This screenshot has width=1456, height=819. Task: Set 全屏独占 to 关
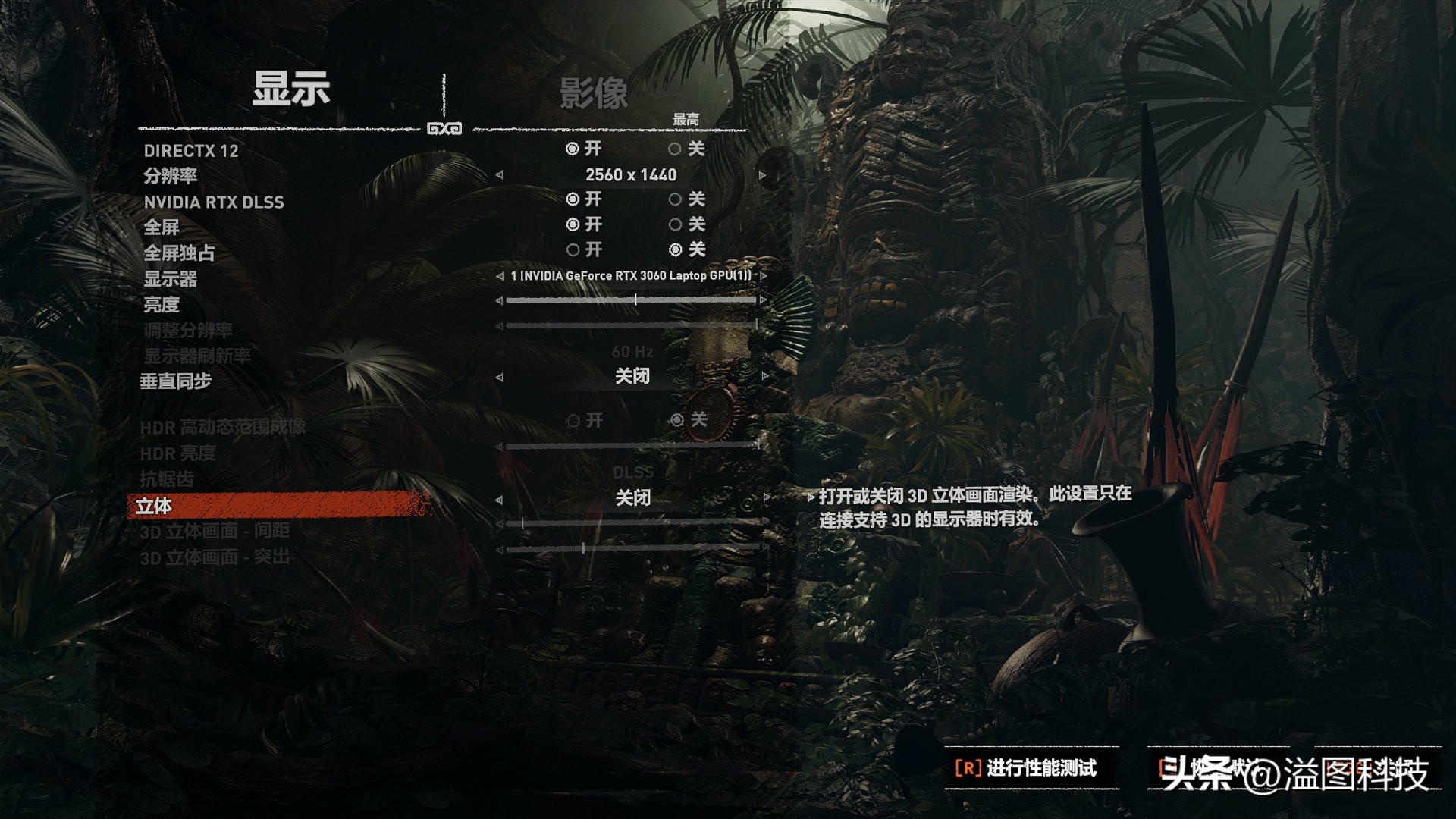pyautogui.click(x=675, y=249)
